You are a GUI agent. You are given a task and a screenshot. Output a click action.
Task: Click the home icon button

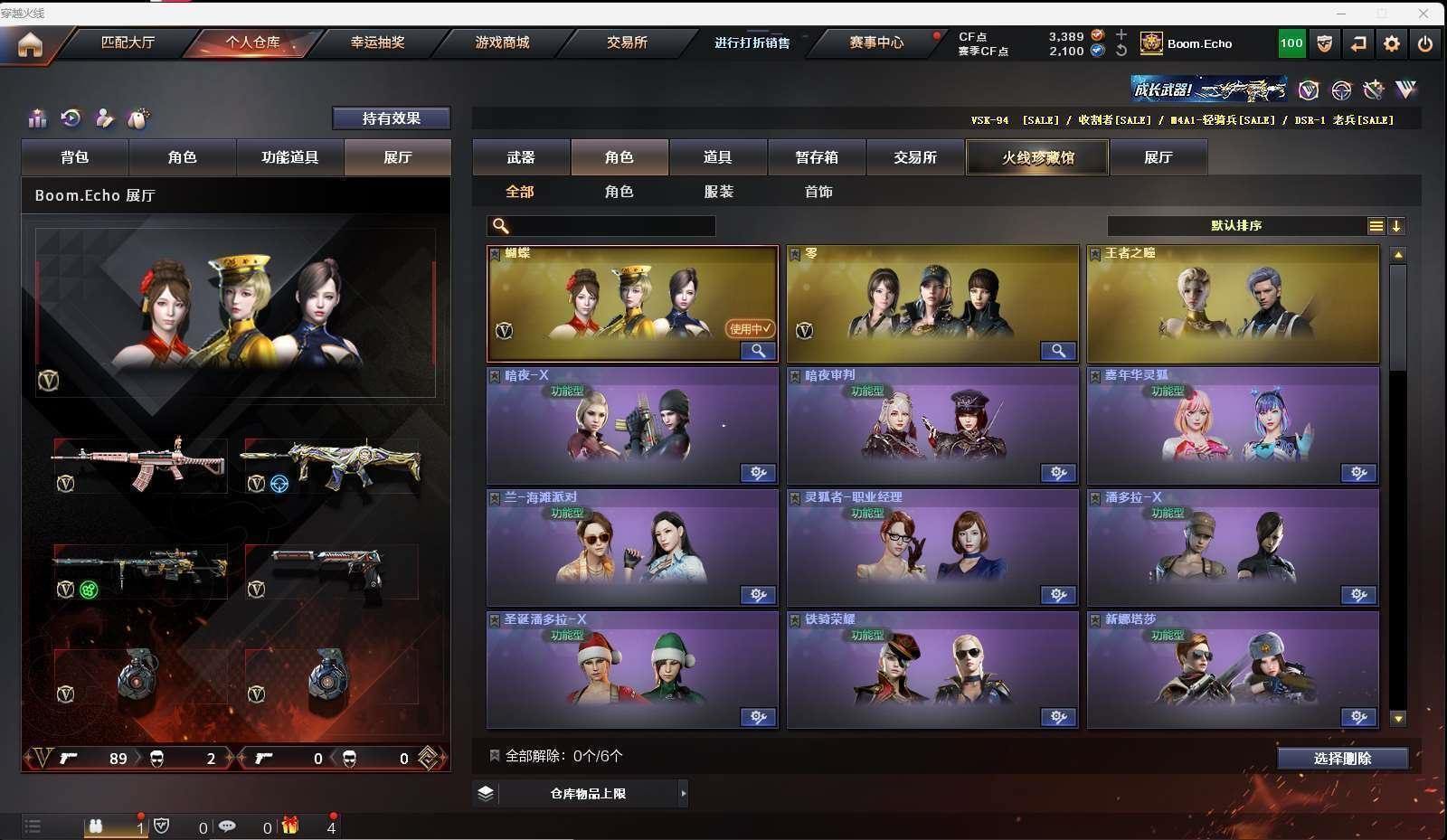coord(30,44)
